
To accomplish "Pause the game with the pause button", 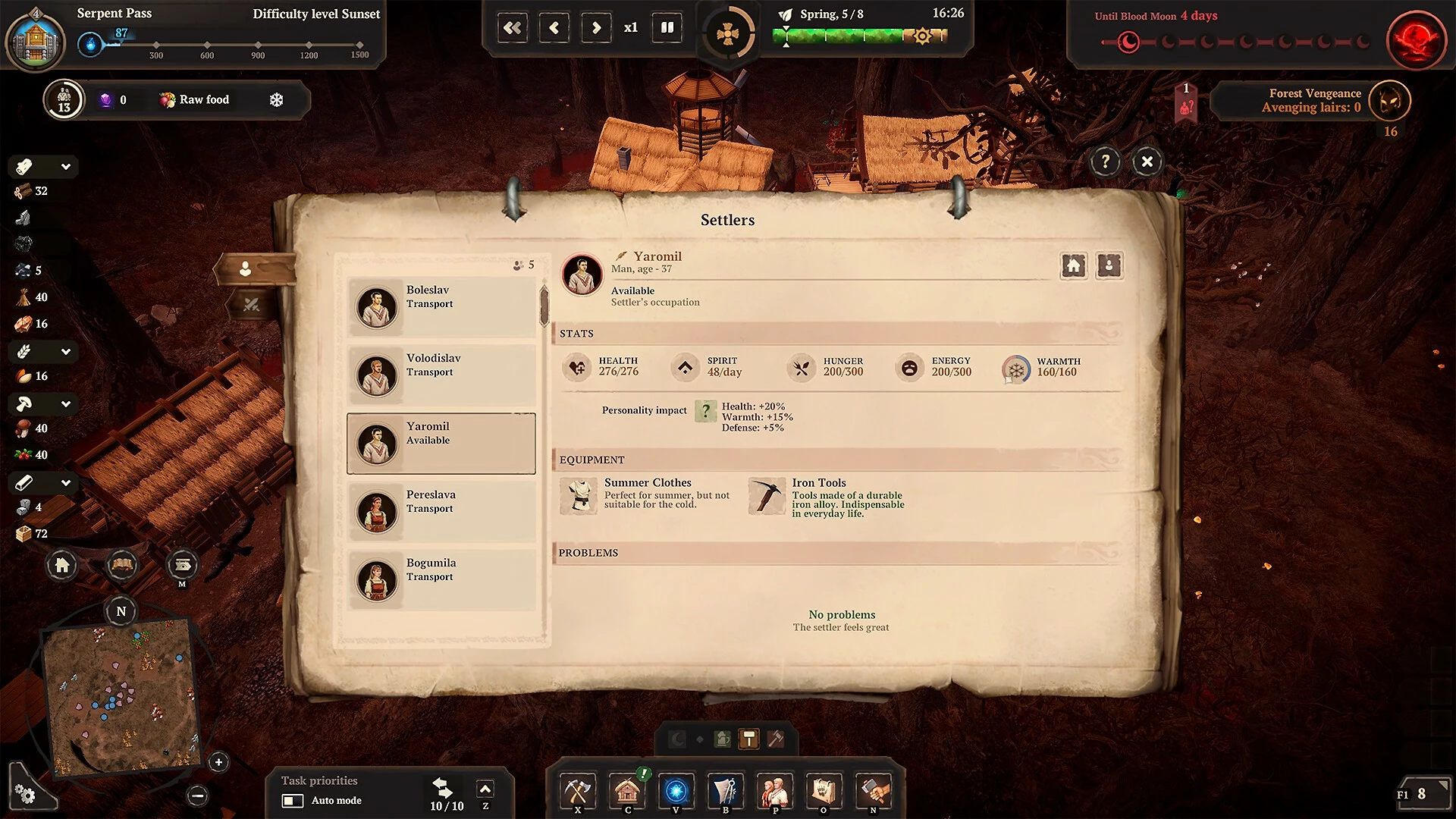I will 667,28.
